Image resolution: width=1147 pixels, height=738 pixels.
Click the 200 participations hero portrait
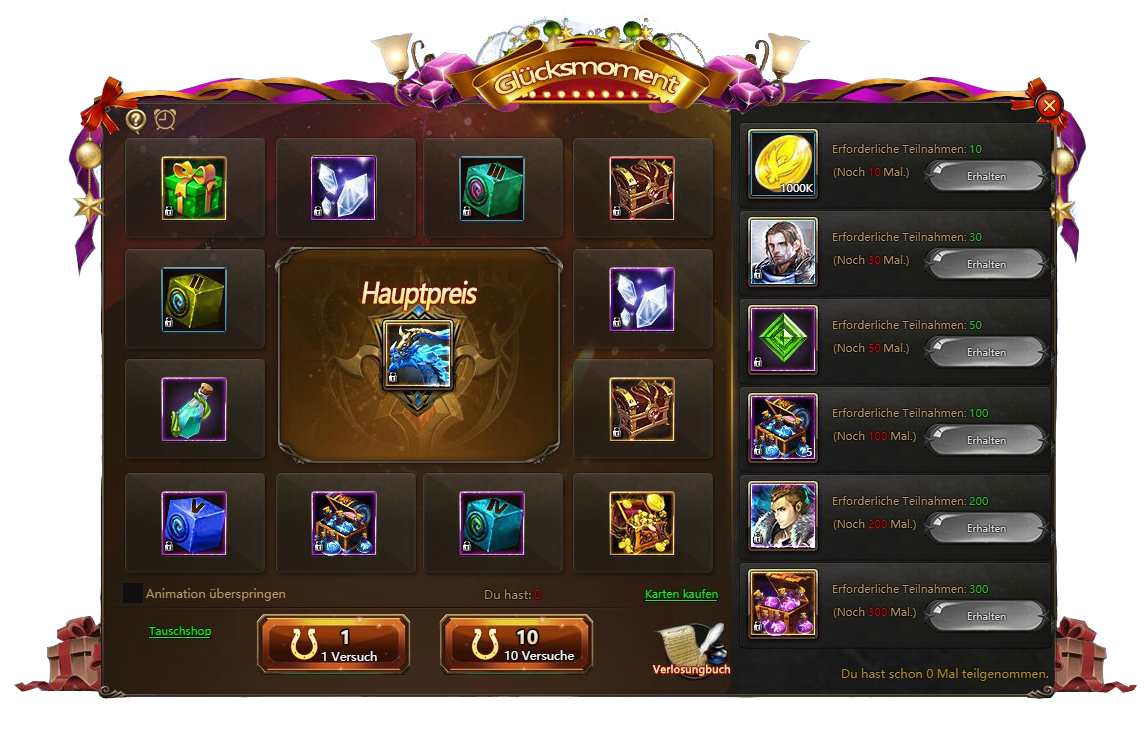click(783, 516)
